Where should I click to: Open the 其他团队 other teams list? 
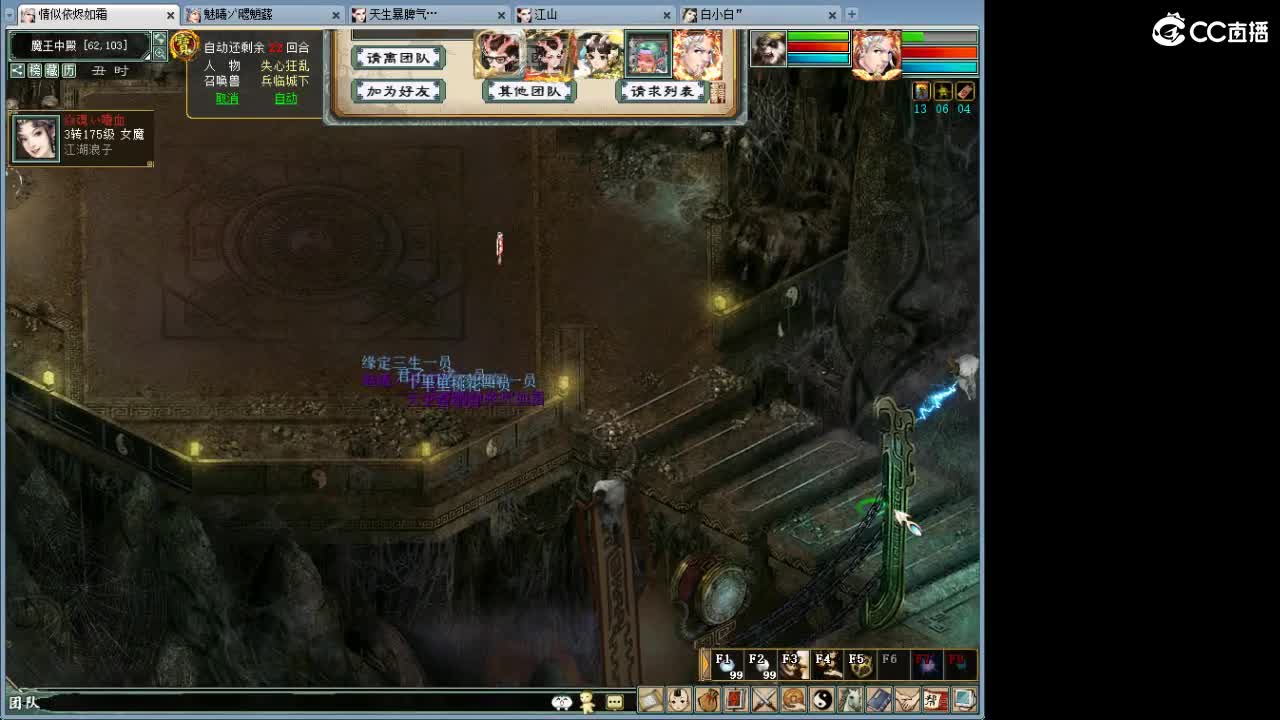[531, 90]
